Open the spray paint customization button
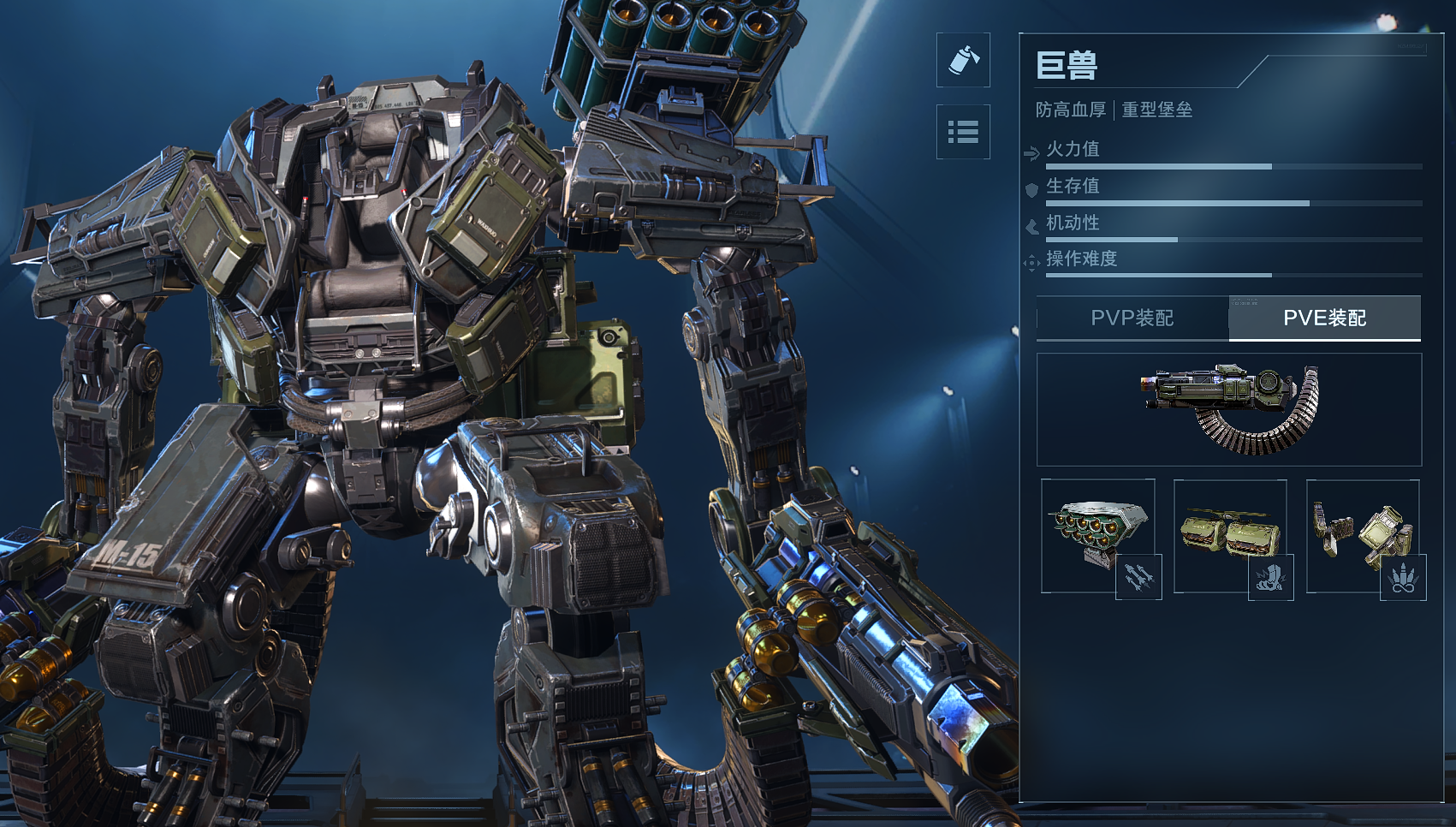 coord(963,60)
